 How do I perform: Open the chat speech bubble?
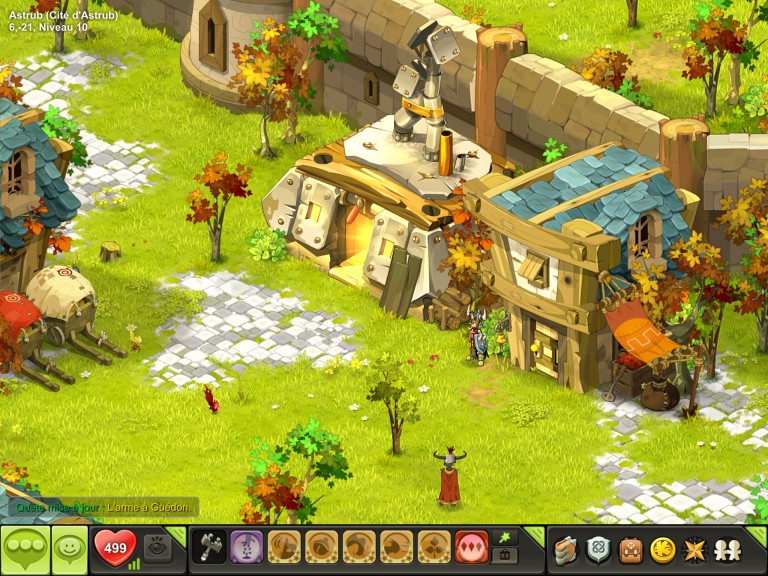[25, 549]
